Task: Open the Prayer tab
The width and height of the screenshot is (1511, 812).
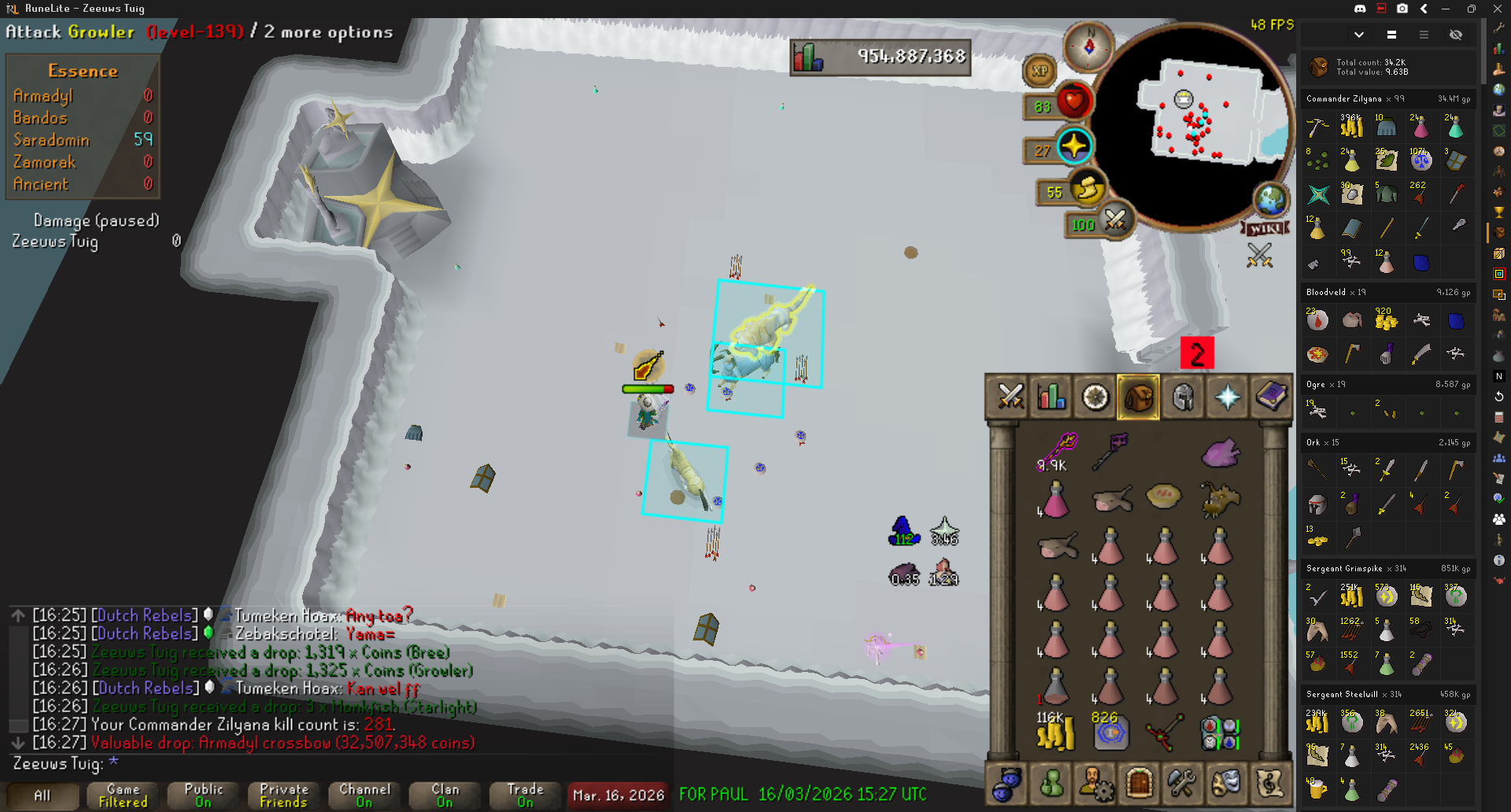Action: (1227, 397)
